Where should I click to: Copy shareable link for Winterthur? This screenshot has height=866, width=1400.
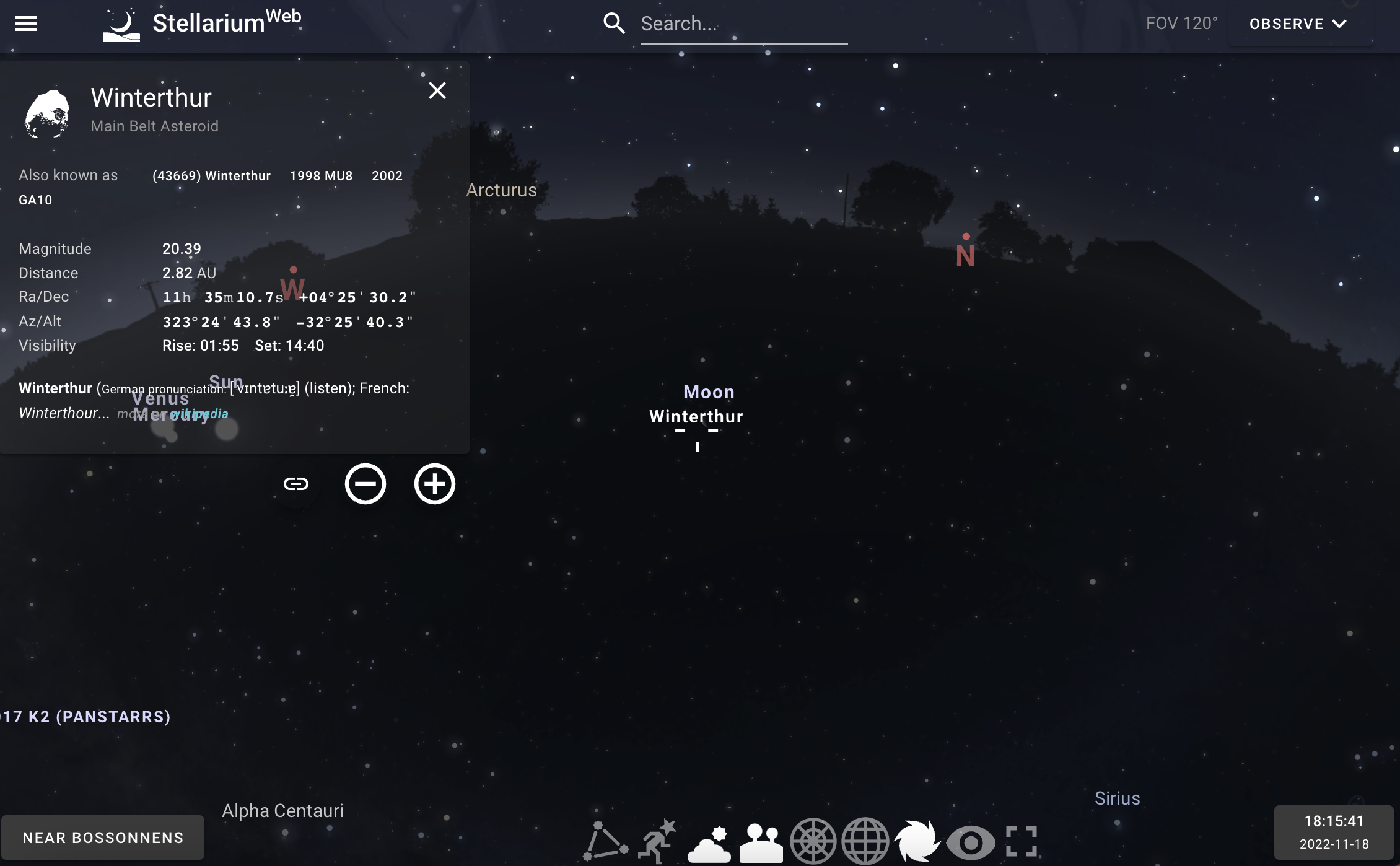click(x=295, y=484)
